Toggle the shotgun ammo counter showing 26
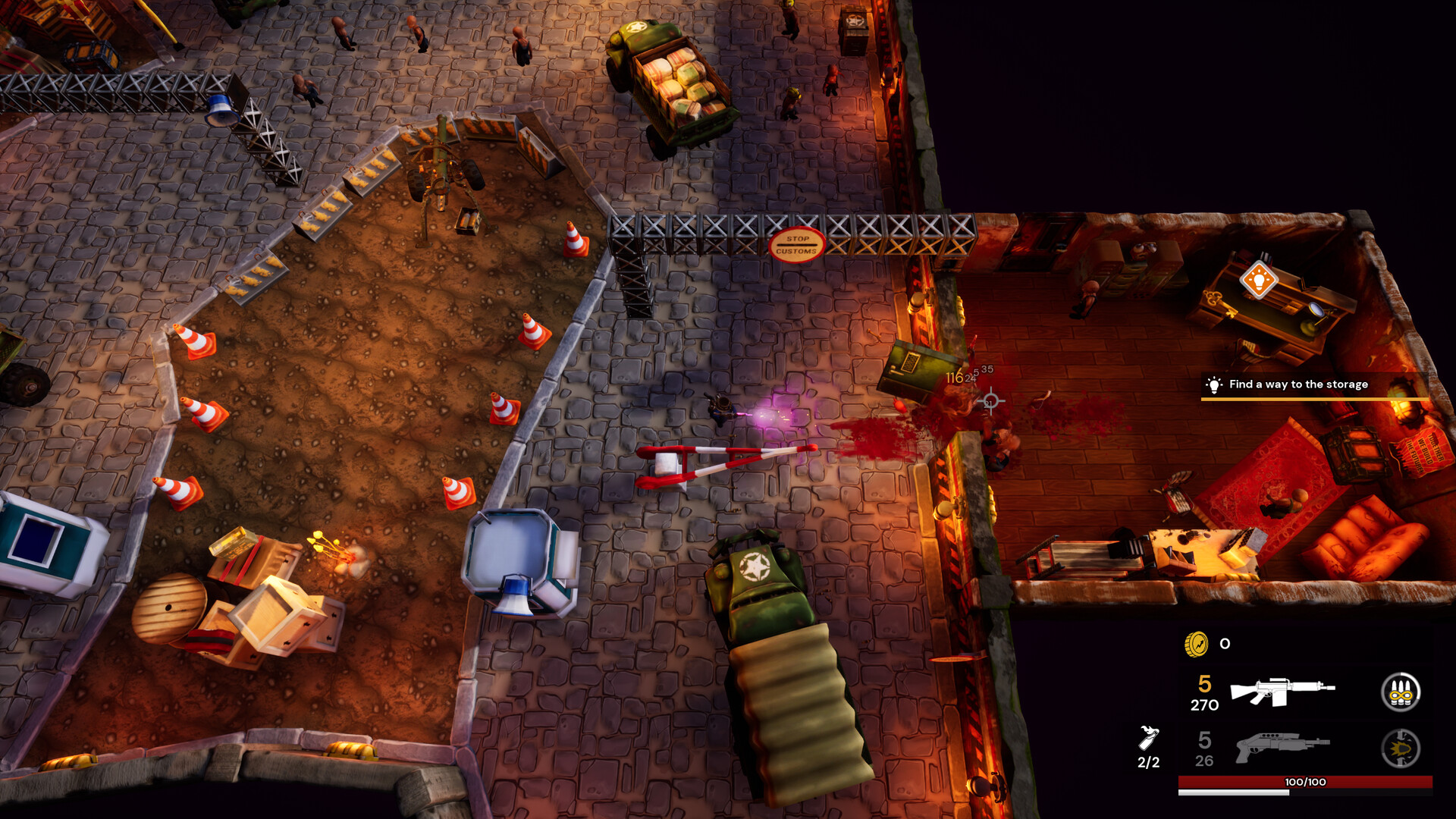Viewport: 1456px width, 819px height. coord(1203,761)
